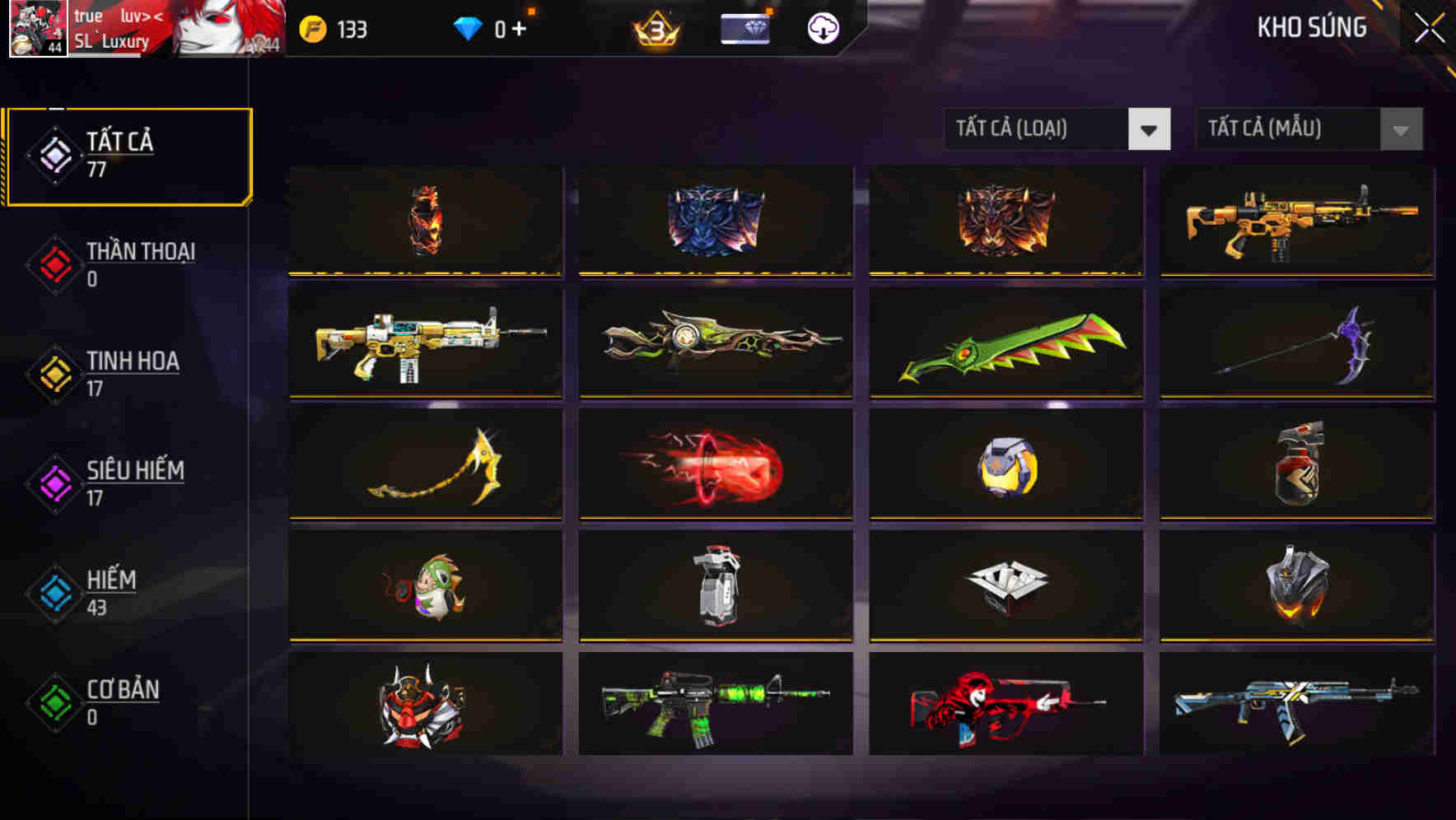Open KHO SÚNG title area

[x=1310, y=28]
